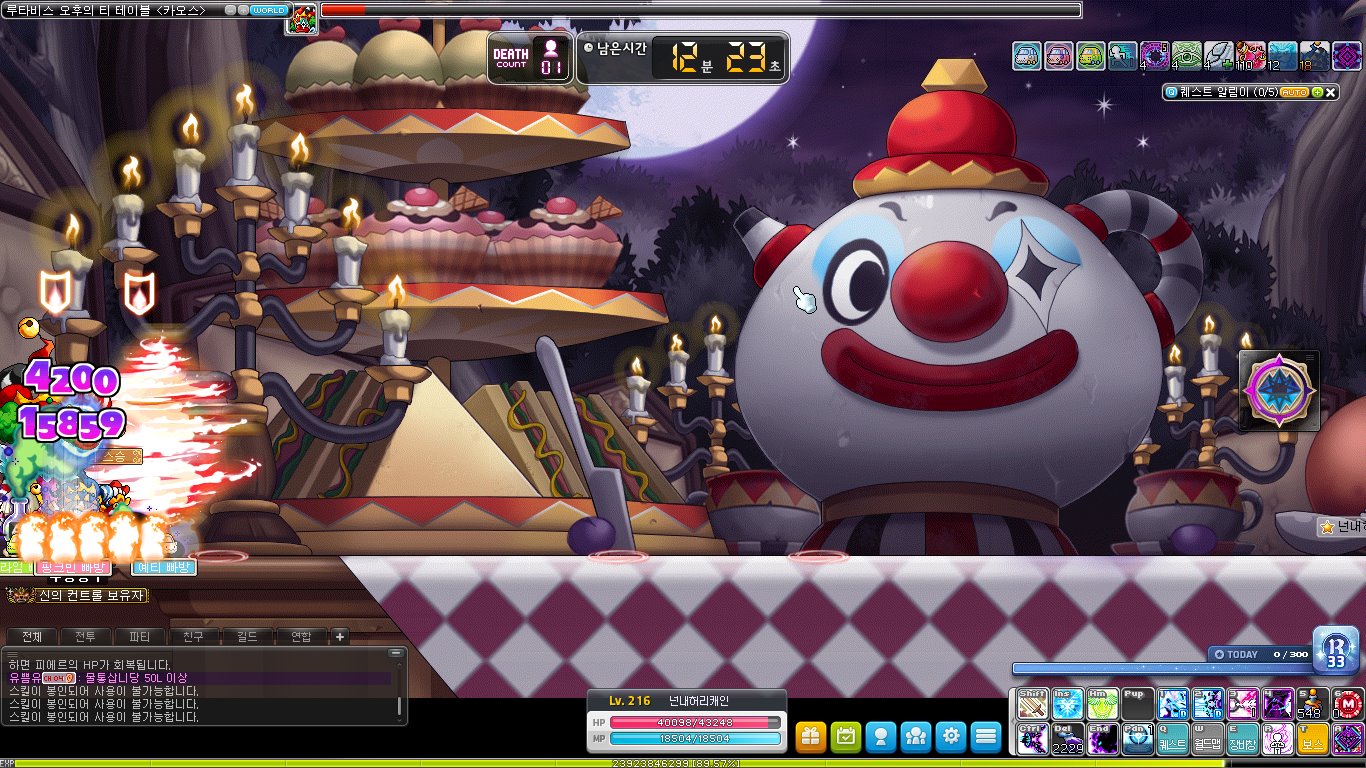The width and height of the screenshot is (1366, 768).
Task: Open the 장비창 (Equipment) quickslot
Action: tap(1242, 739)
